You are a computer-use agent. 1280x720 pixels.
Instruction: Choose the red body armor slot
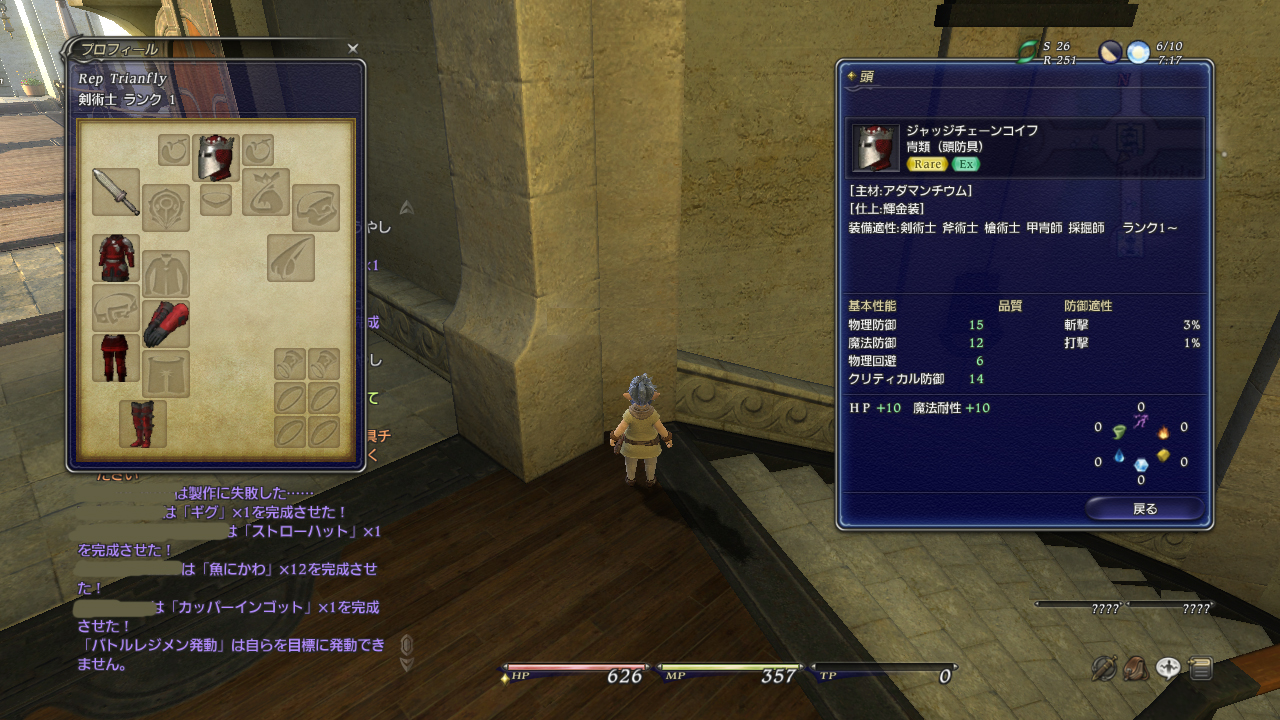point(115,258)
